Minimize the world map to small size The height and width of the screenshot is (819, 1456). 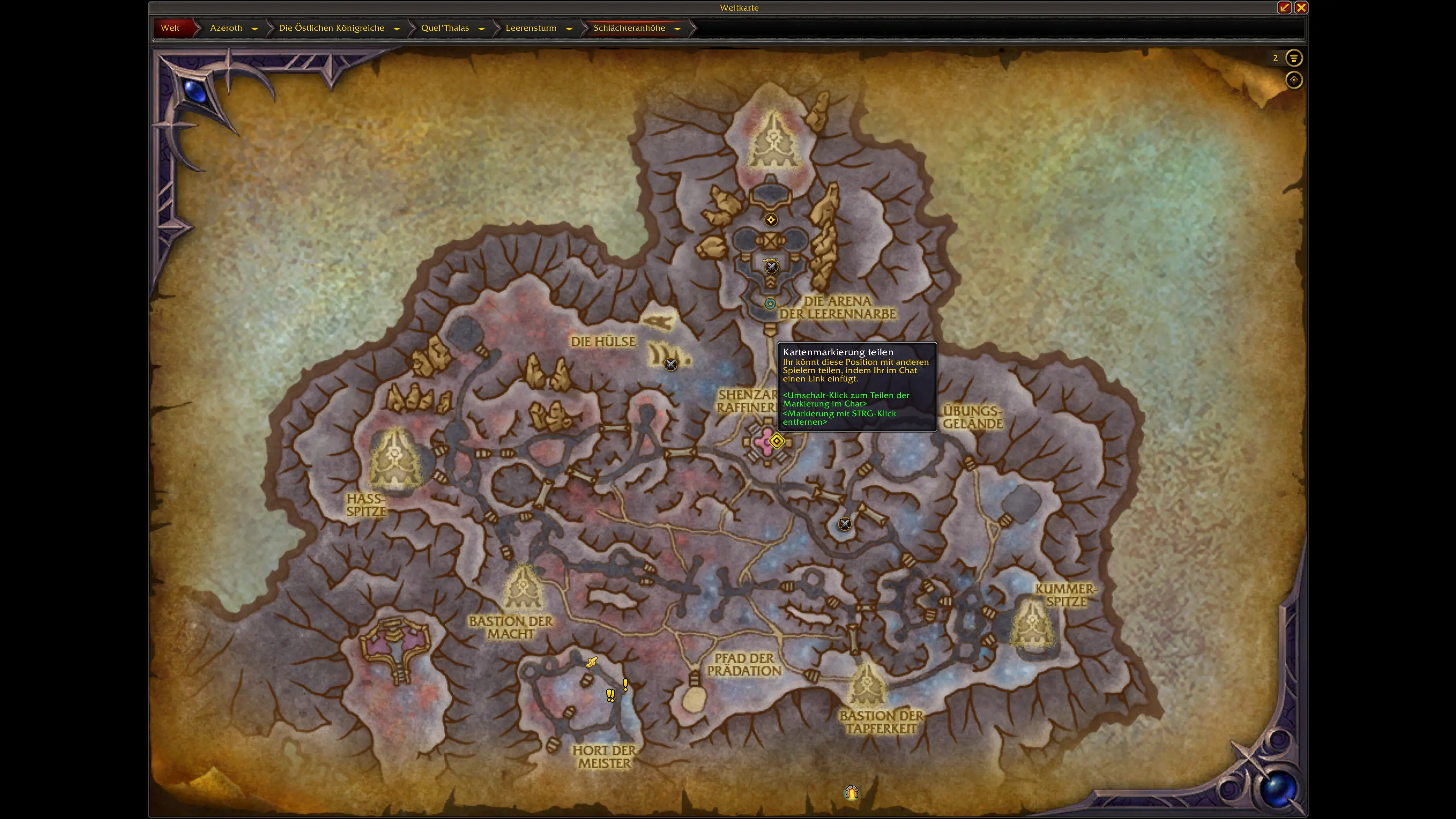[1284, 7]
